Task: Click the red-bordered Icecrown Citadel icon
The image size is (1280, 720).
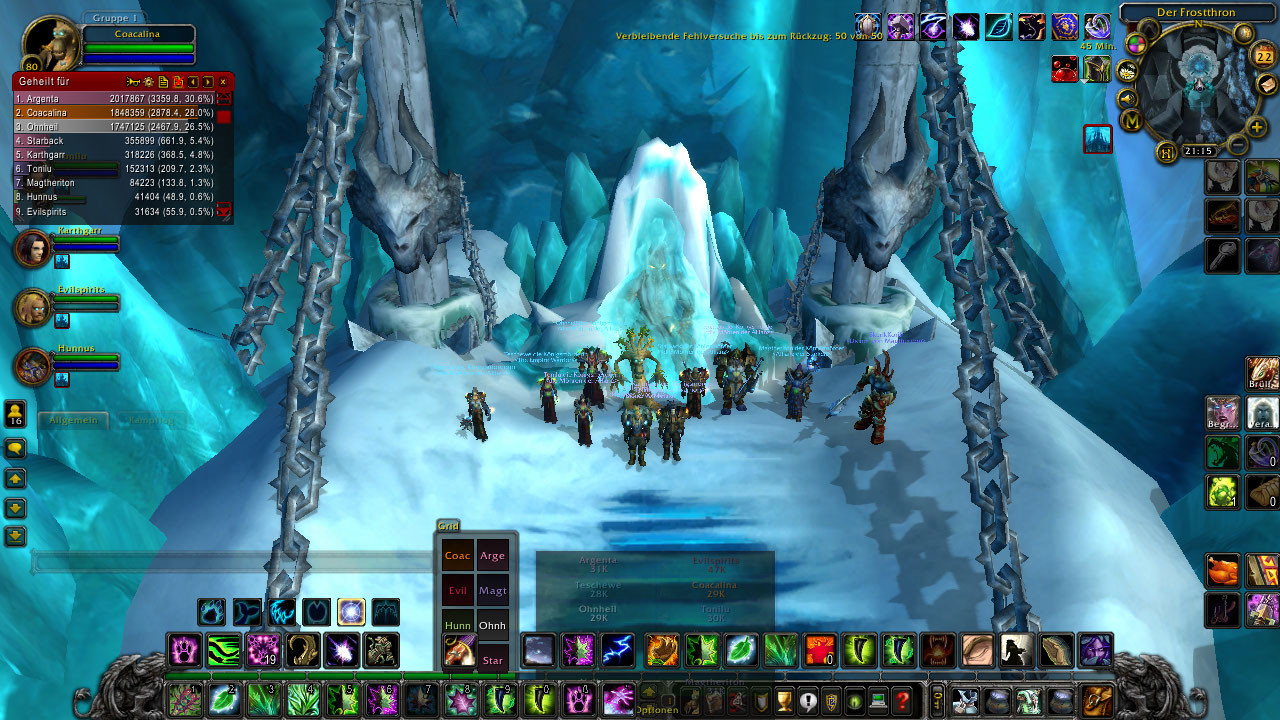Action: 1098,139
